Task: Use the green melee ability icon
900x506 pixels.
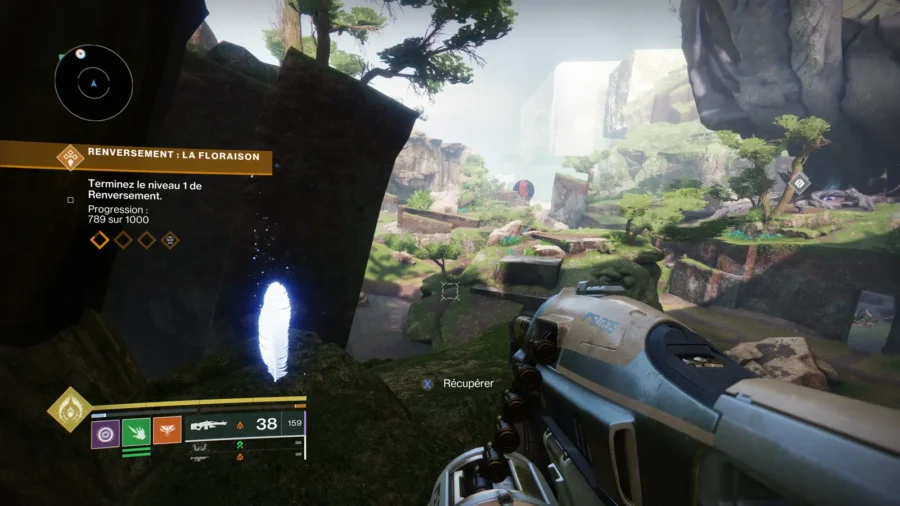Action: [x=136, y=432]
